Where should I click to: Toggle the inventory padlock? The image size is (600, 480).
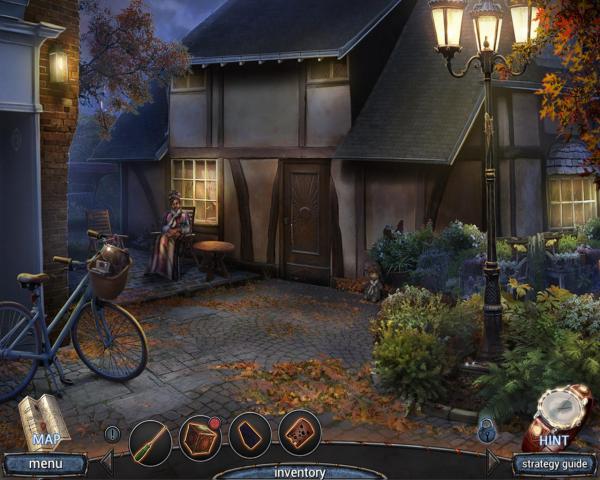pyautogui.click(x=486, y=432)
